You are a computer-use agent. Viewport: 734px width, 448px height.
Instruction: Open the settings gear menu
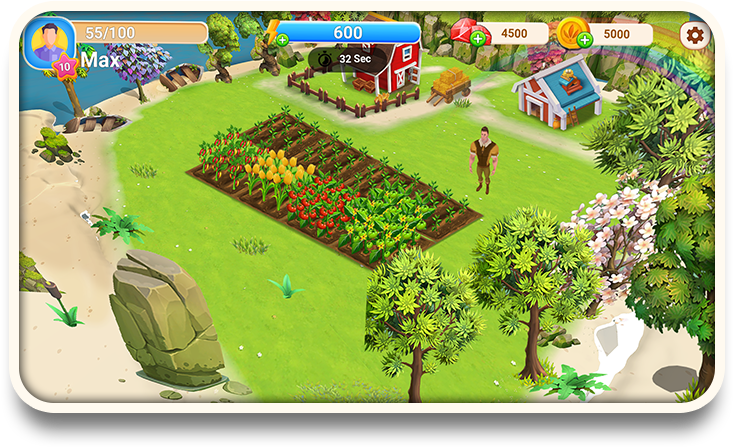(x=694, y=35)
